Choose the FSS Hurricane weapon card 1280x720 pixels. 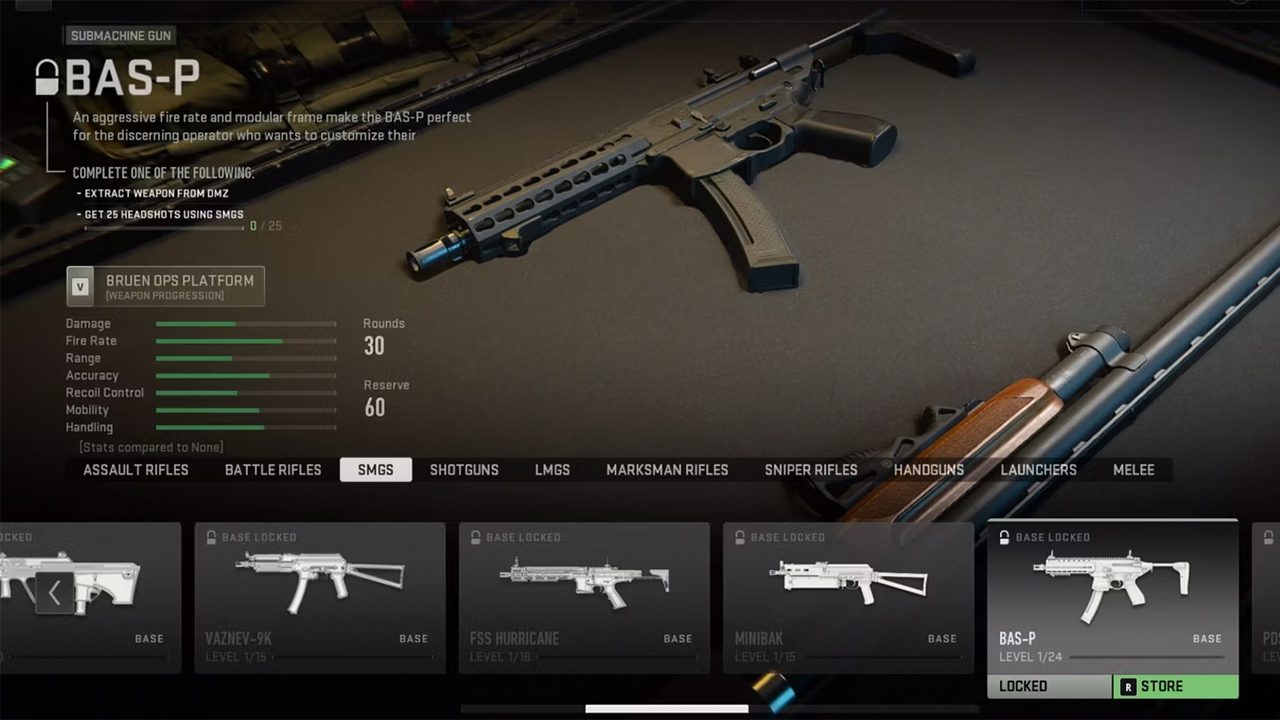tap(584, 596)
